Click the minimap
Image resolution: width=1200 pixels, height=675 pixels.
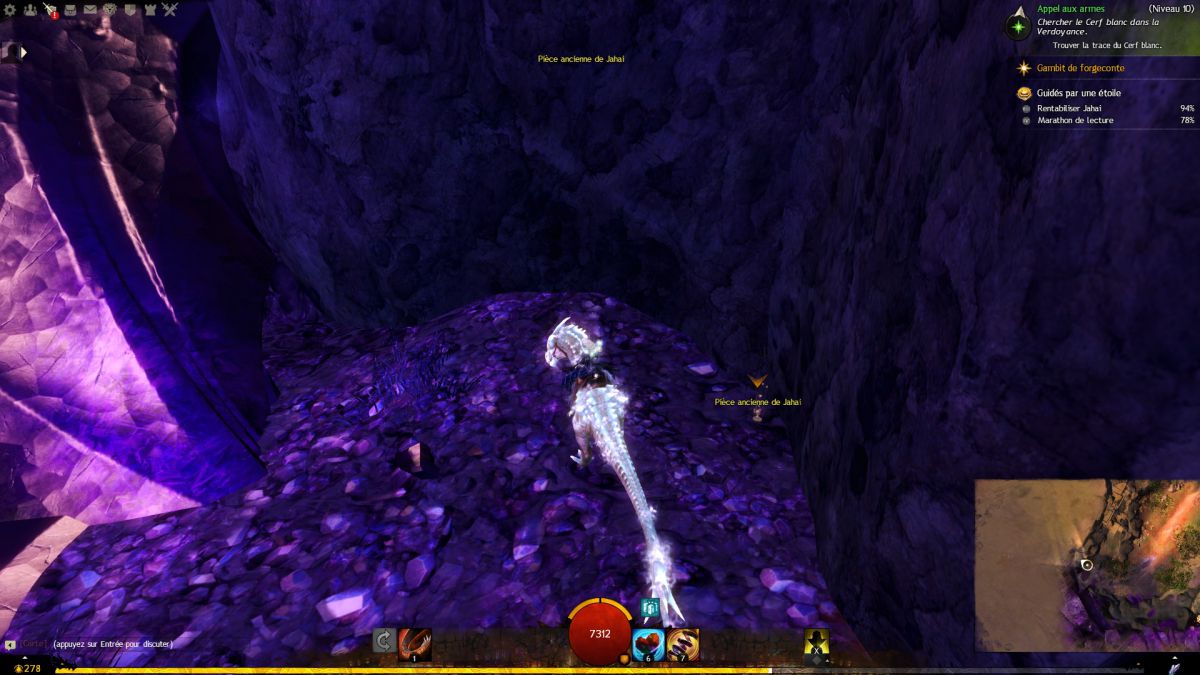(1086, 565)
